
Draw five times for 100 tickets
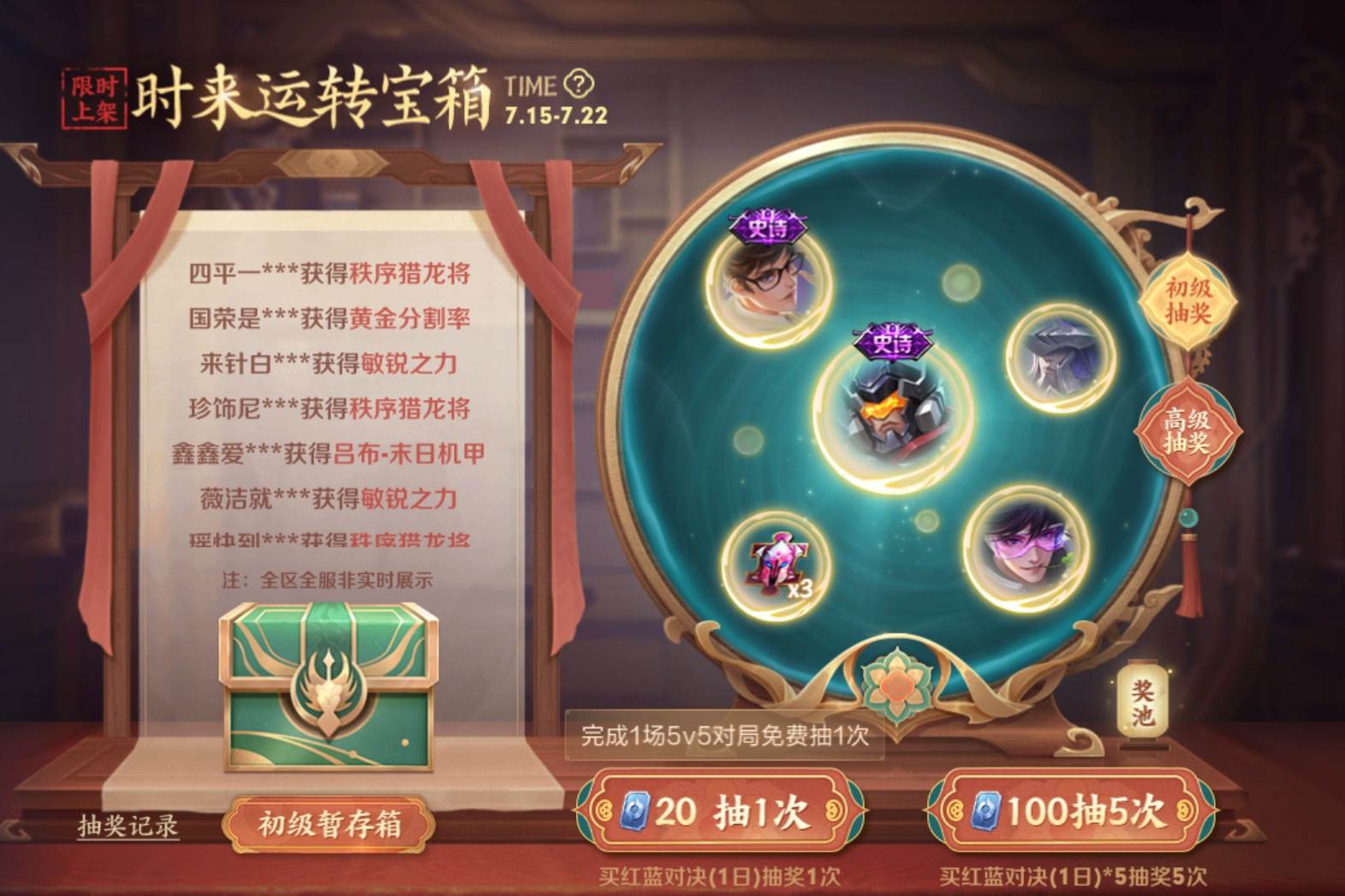pyautogui.click(x=1070, y=810)
